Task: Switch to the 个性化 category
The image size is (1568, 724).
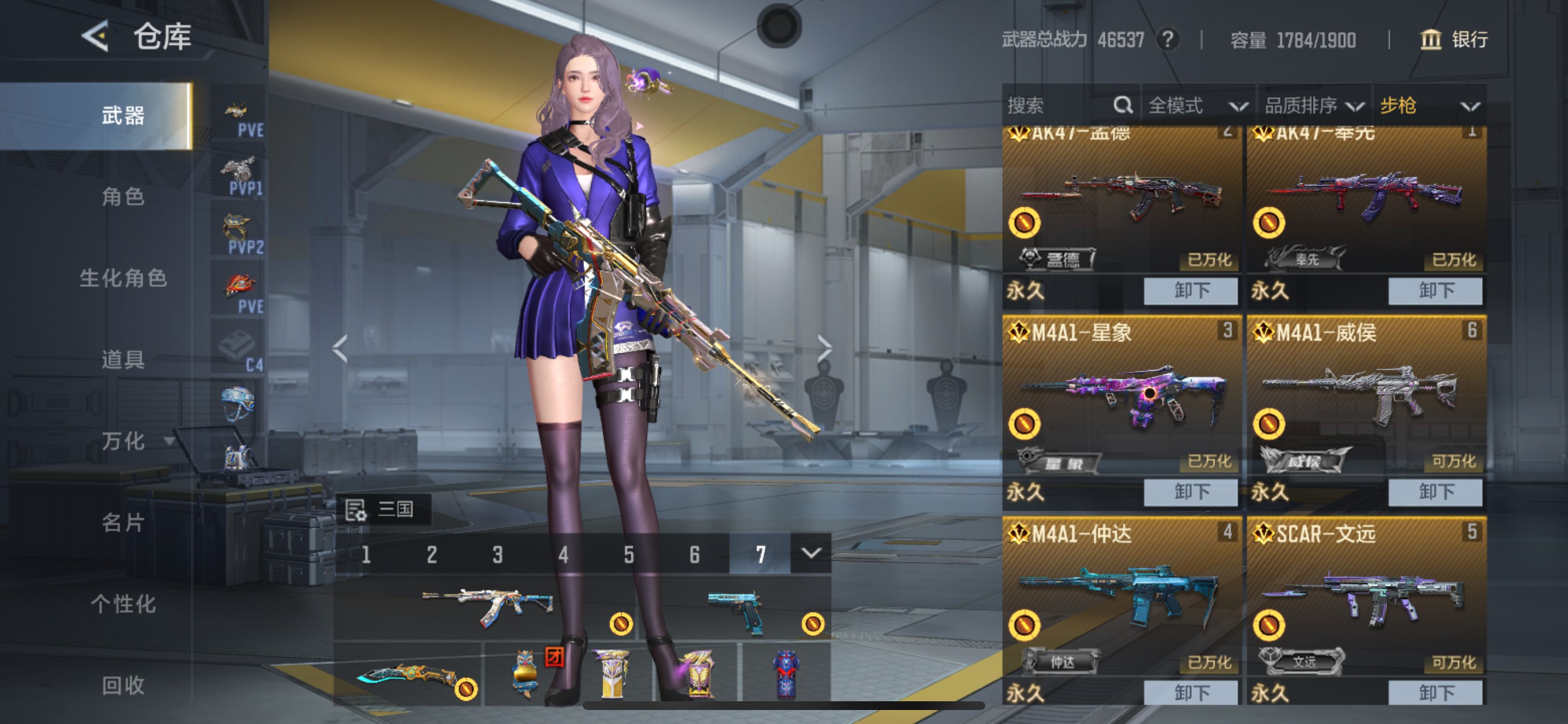Action: 123,604
